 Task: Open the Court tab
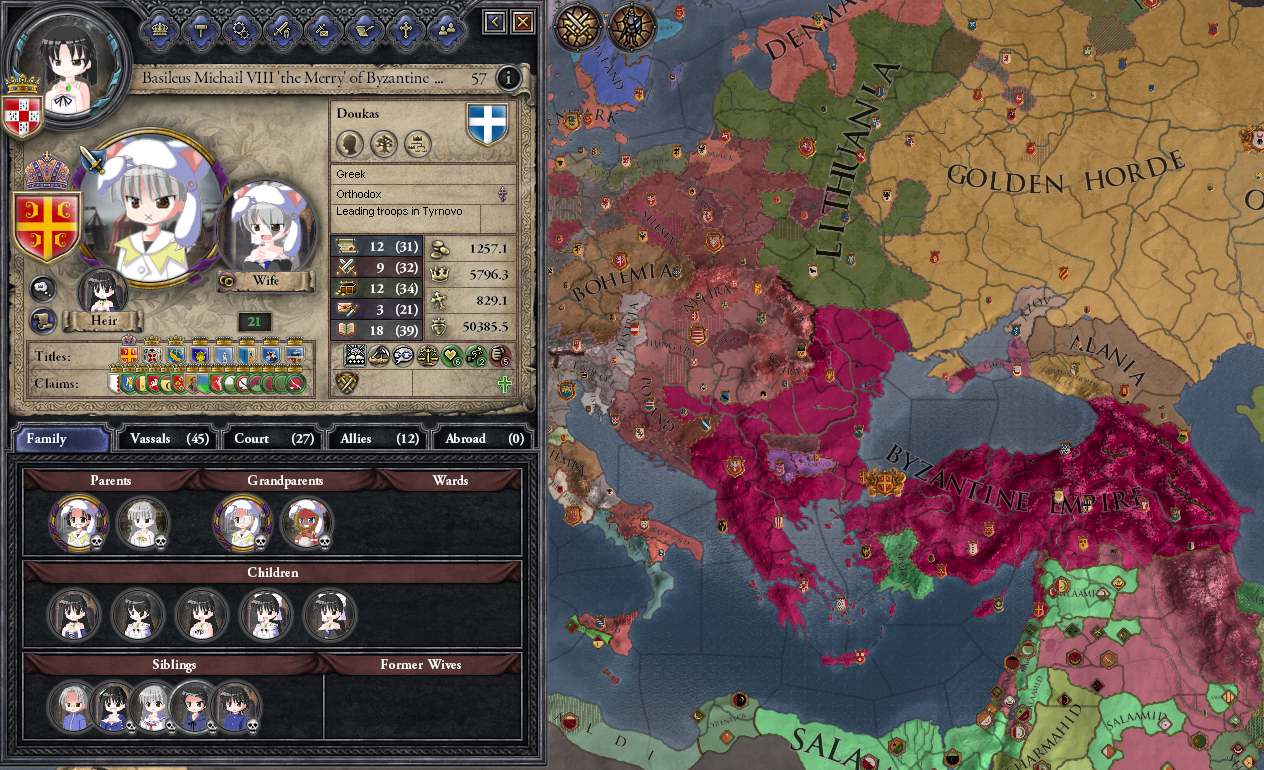[x=274, y=438]
